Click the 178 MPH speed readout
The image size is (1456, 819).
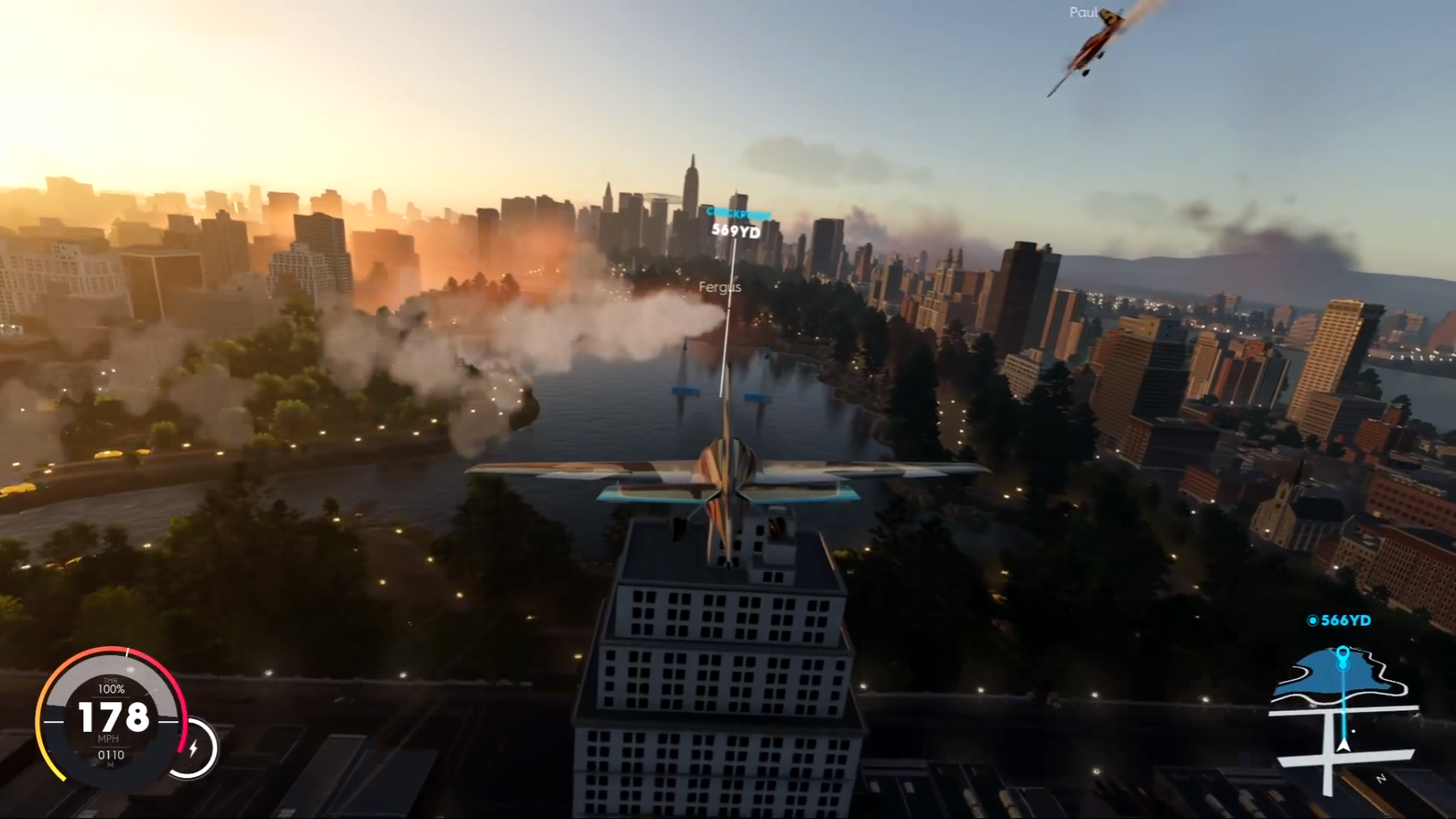tap(112, 719)
